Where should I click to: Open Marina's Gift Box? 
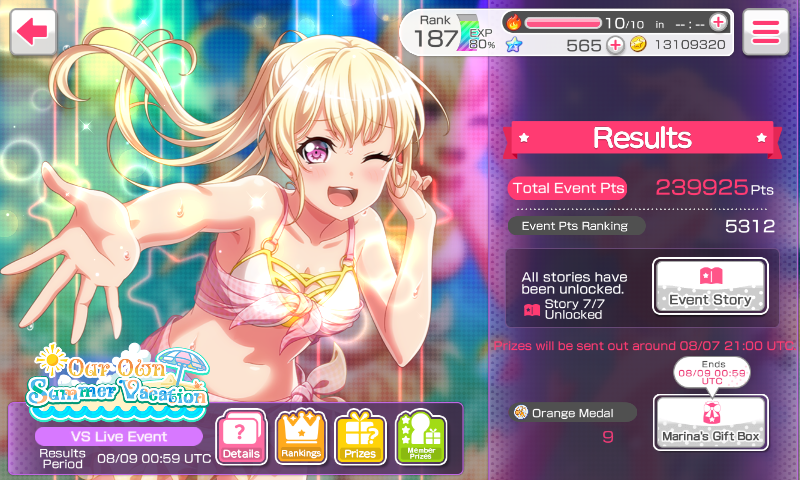pos(710,422)
